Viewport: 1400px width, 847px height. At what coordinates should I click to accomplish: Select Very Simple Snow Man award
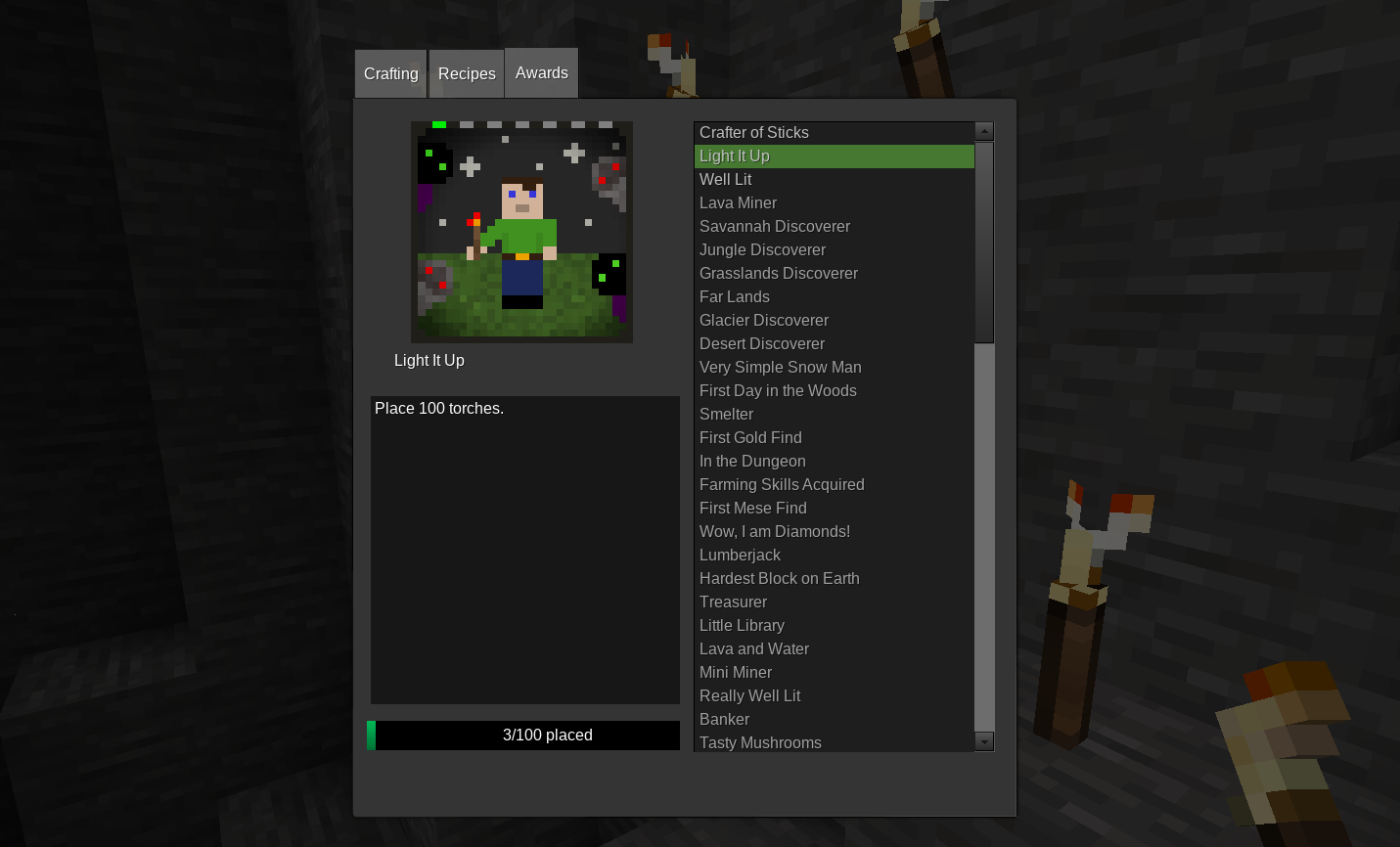coord(781,367)
